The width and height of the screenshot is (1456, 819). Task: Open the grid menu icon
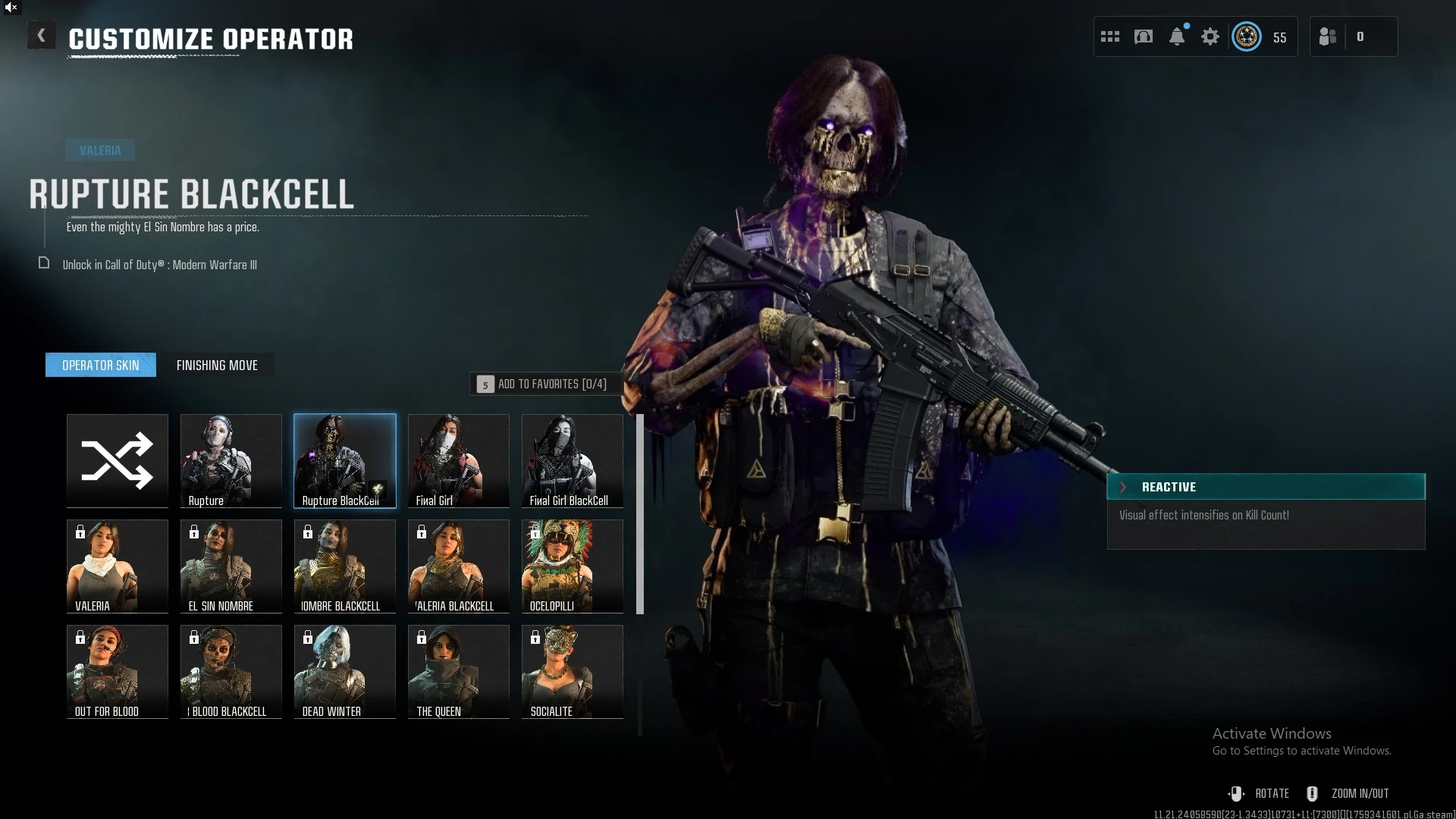pyautogui.click(x=1110, y=36)
